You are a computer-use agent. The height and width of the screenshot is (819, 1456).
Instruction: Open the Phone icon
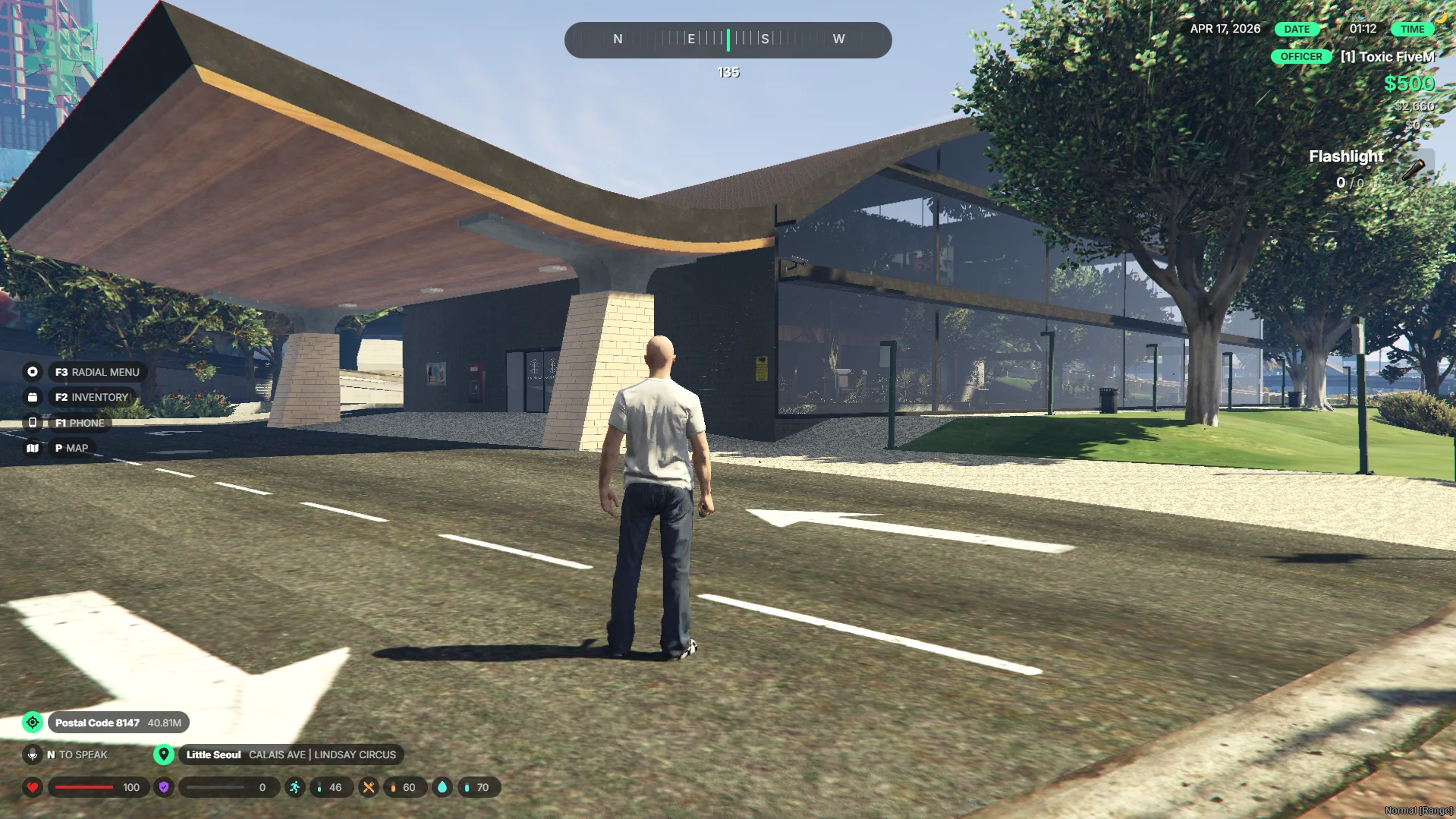pyautogui.click(x=33, y=423)
